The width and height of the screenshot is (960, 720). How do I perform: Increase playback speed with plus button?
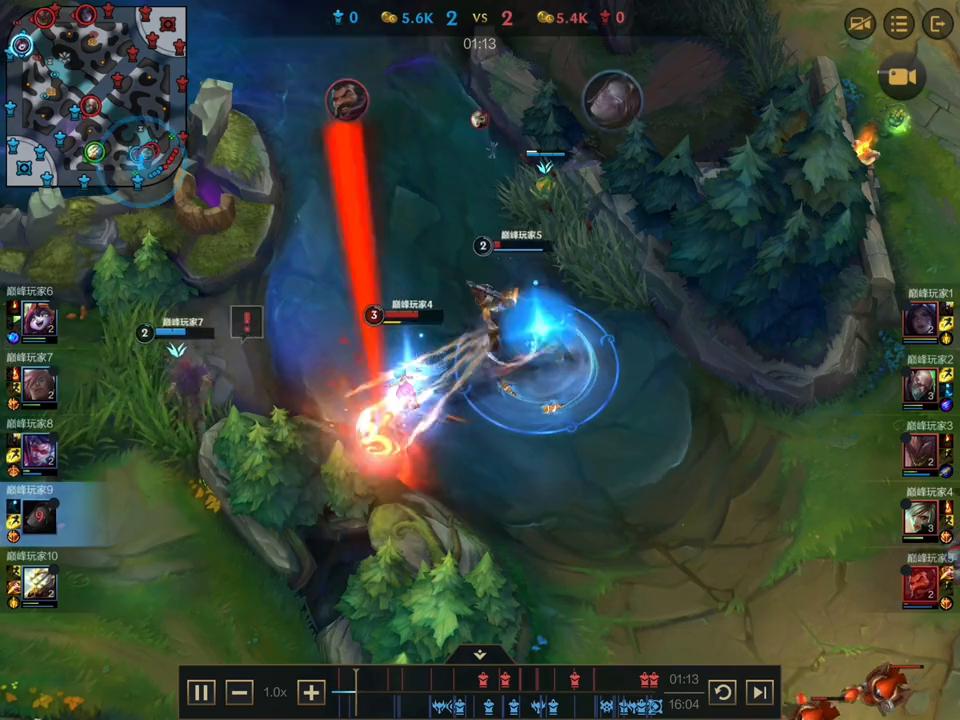point(311,692)
